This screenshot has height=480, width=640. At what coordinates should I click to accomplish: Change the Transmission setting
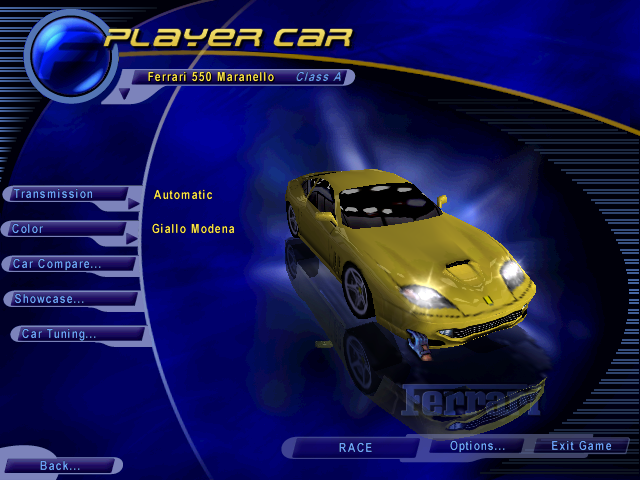(x=66, y=194)
